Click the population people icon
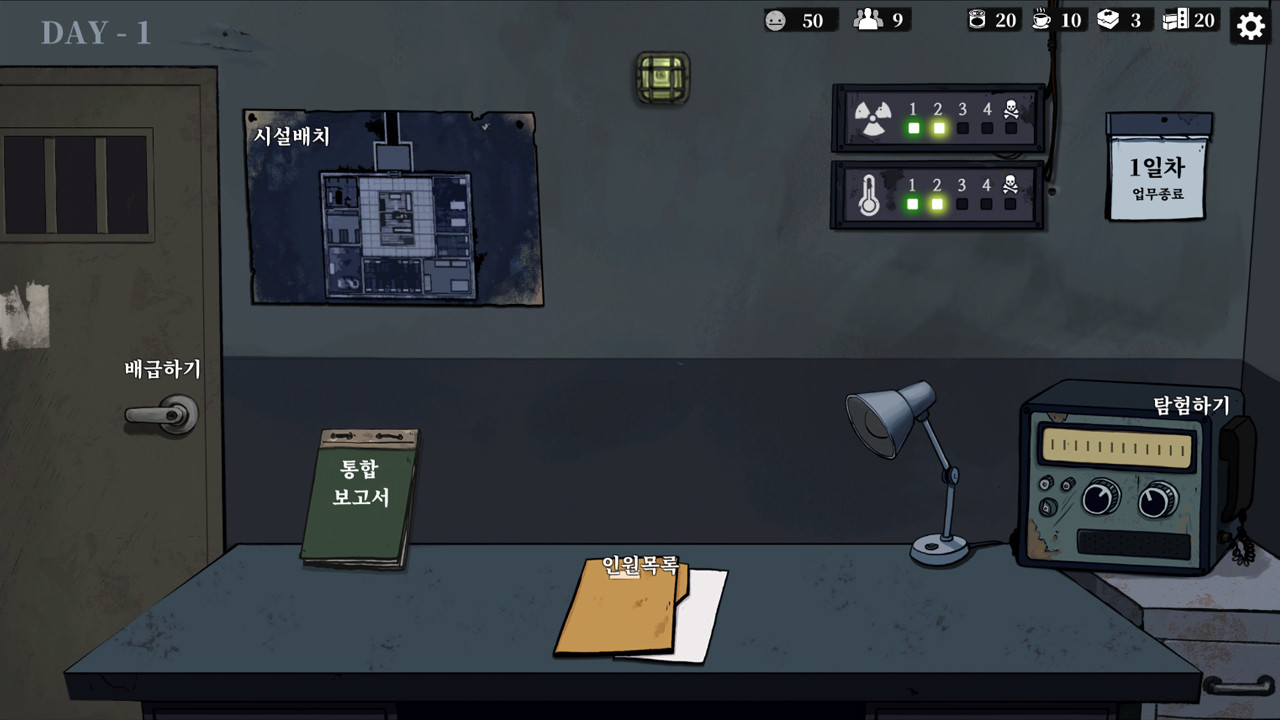This screenshot has width=1280, height=720. pyautogui.click(x=869, y=19)
